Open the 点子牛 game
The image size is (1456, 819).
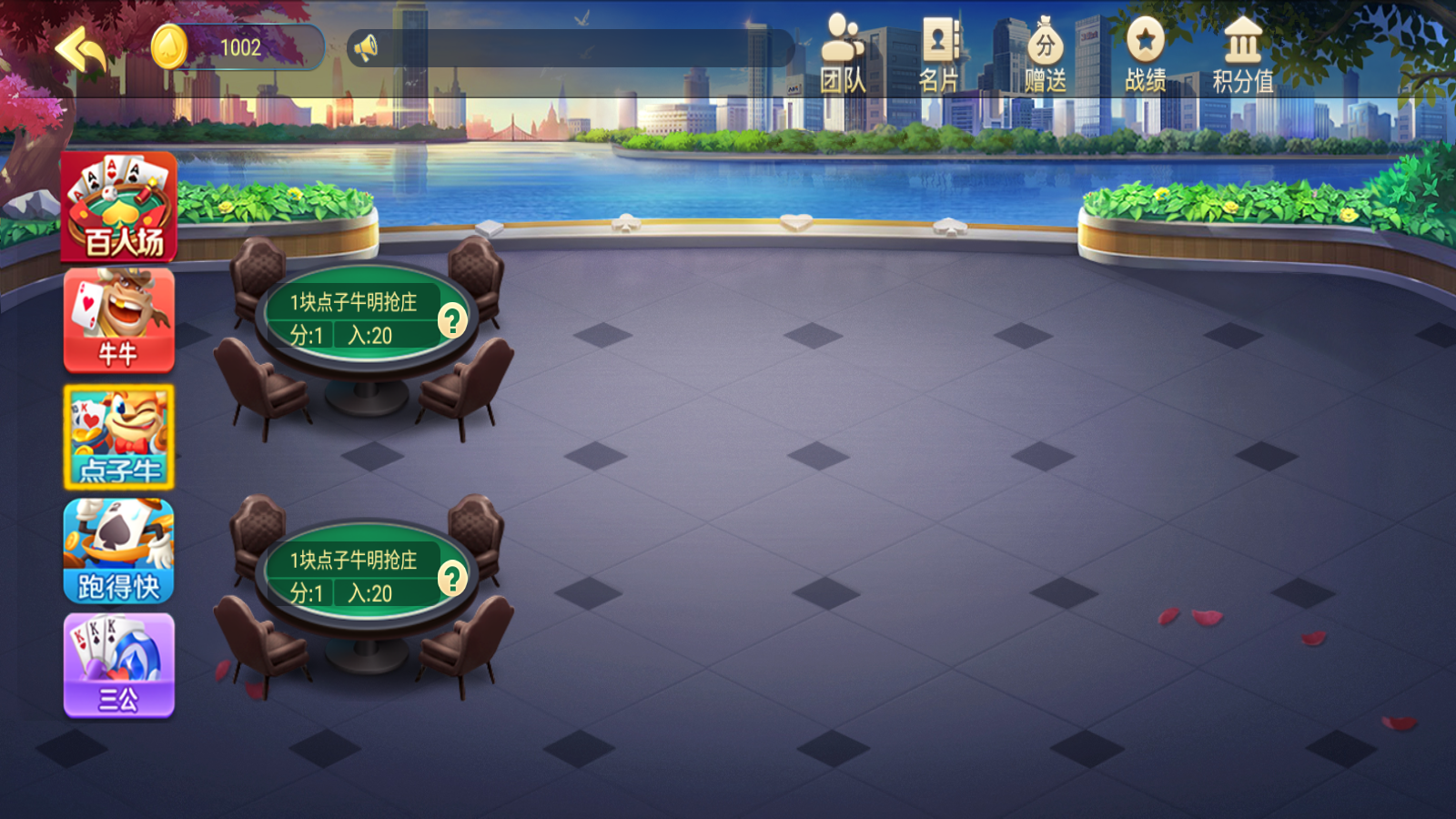(118, 439)
